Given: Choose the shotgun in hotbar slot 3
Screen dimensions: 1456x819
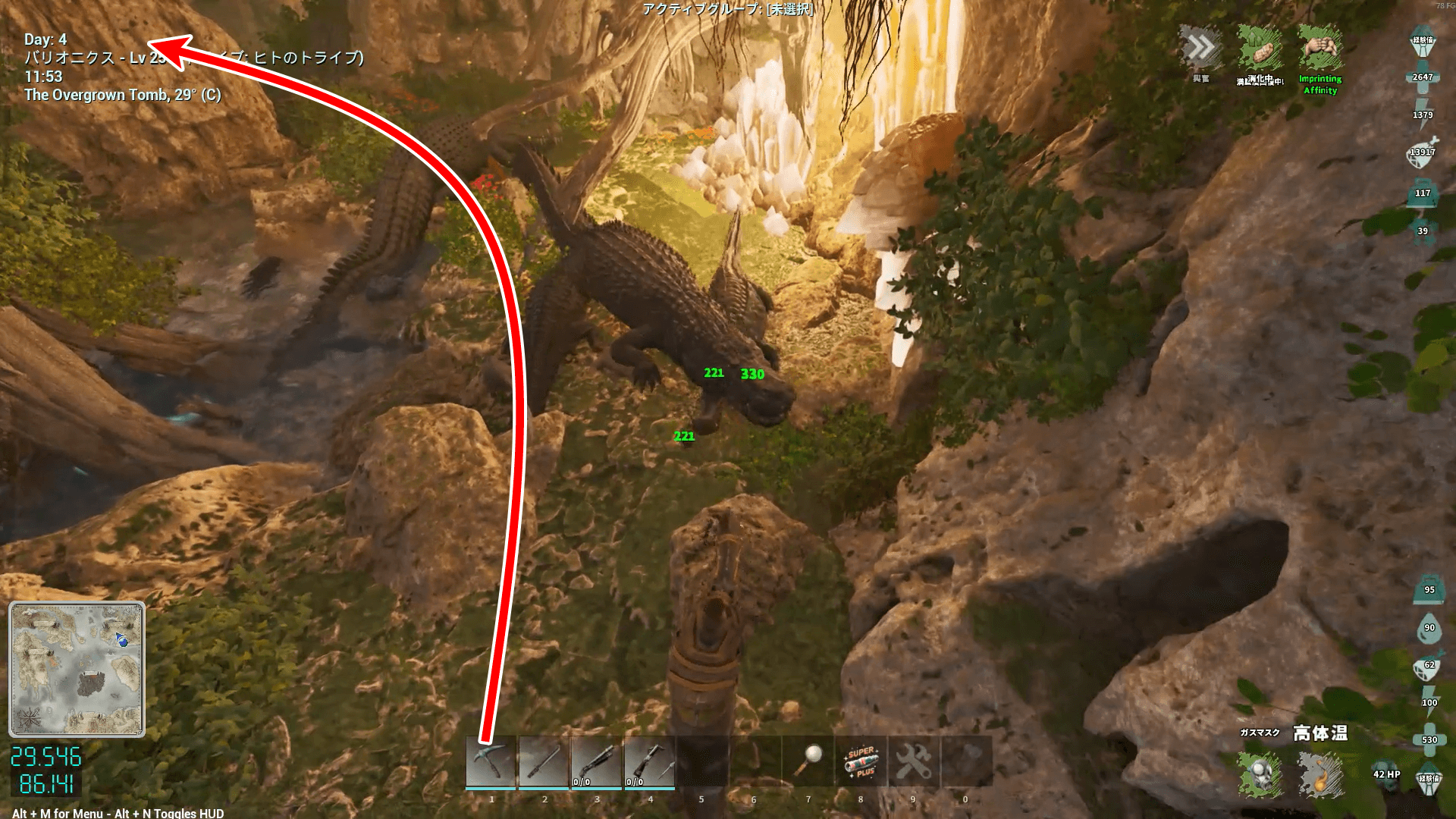Looking at the screenshot, I should pos(597,762).
